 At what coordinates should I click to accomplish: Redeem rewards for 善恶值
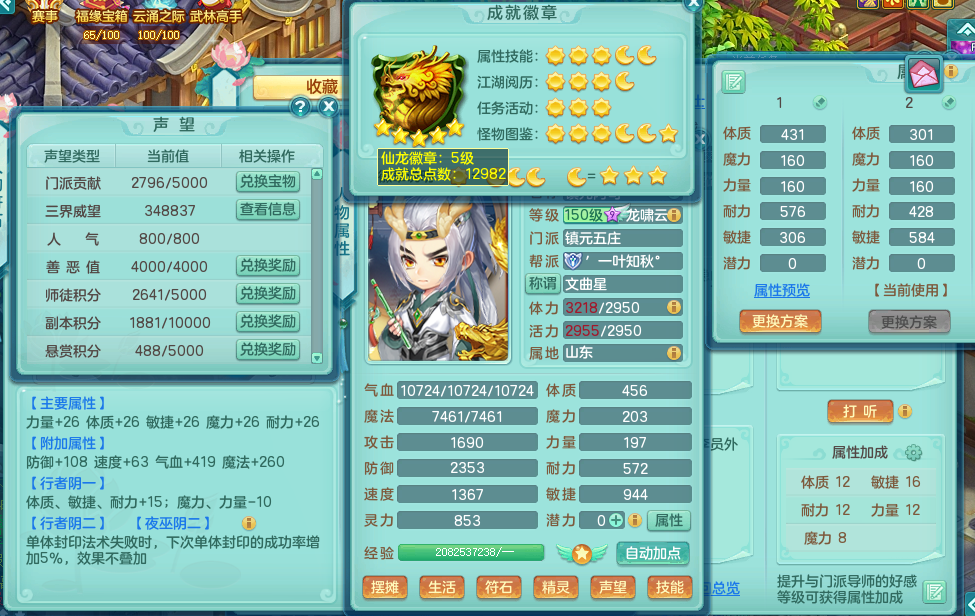click(268, 266)
